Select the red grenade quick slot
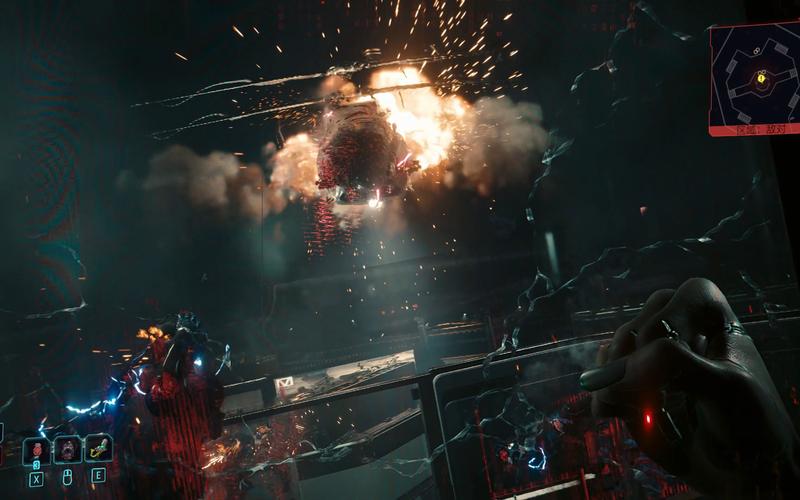Image resolution: width=800 pixels, height=500 pixels. 37,450
